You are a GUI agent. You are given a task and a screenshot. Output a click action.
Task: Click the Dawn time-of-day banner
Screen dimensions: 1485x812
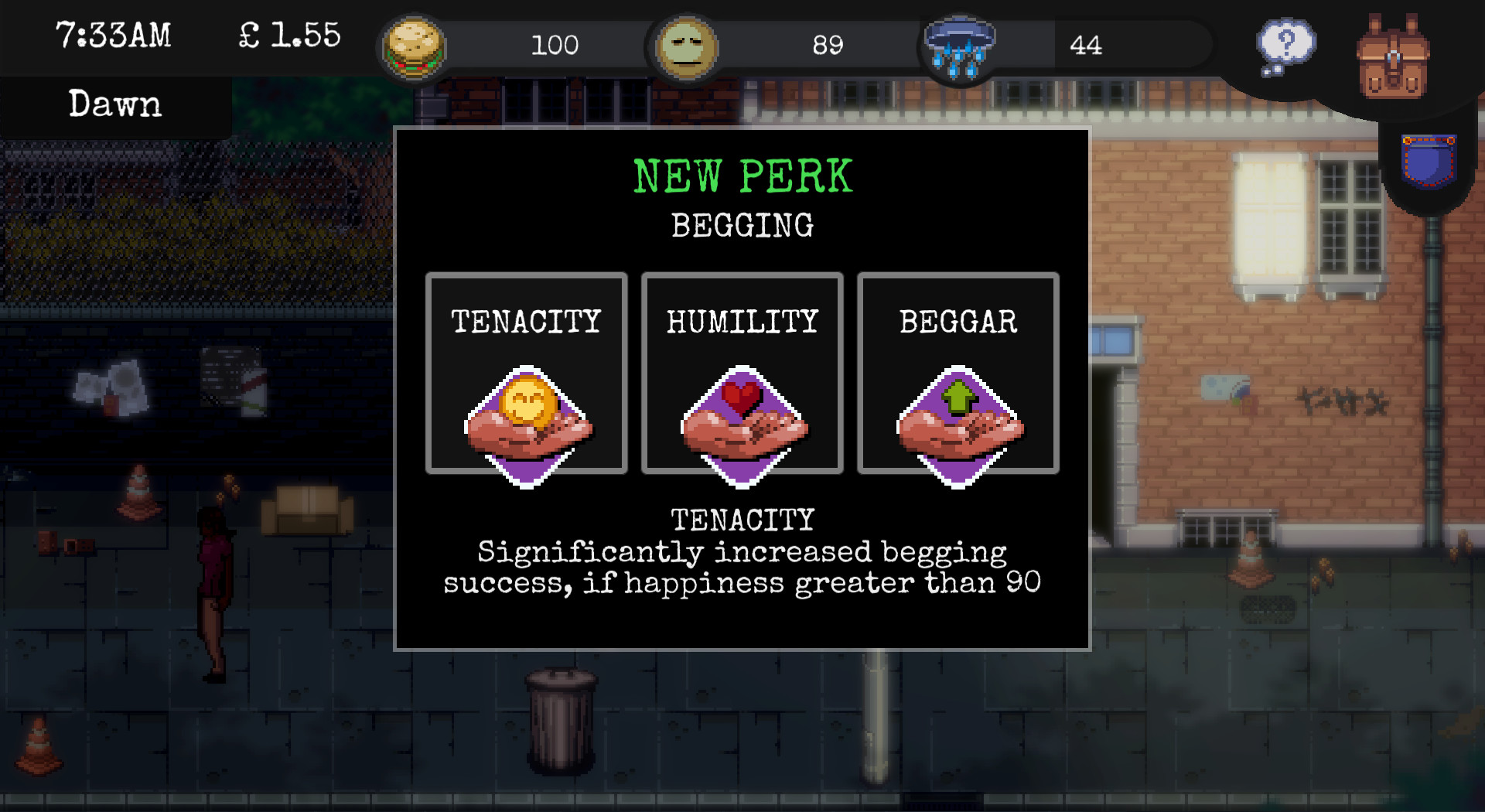coord(114,104)
